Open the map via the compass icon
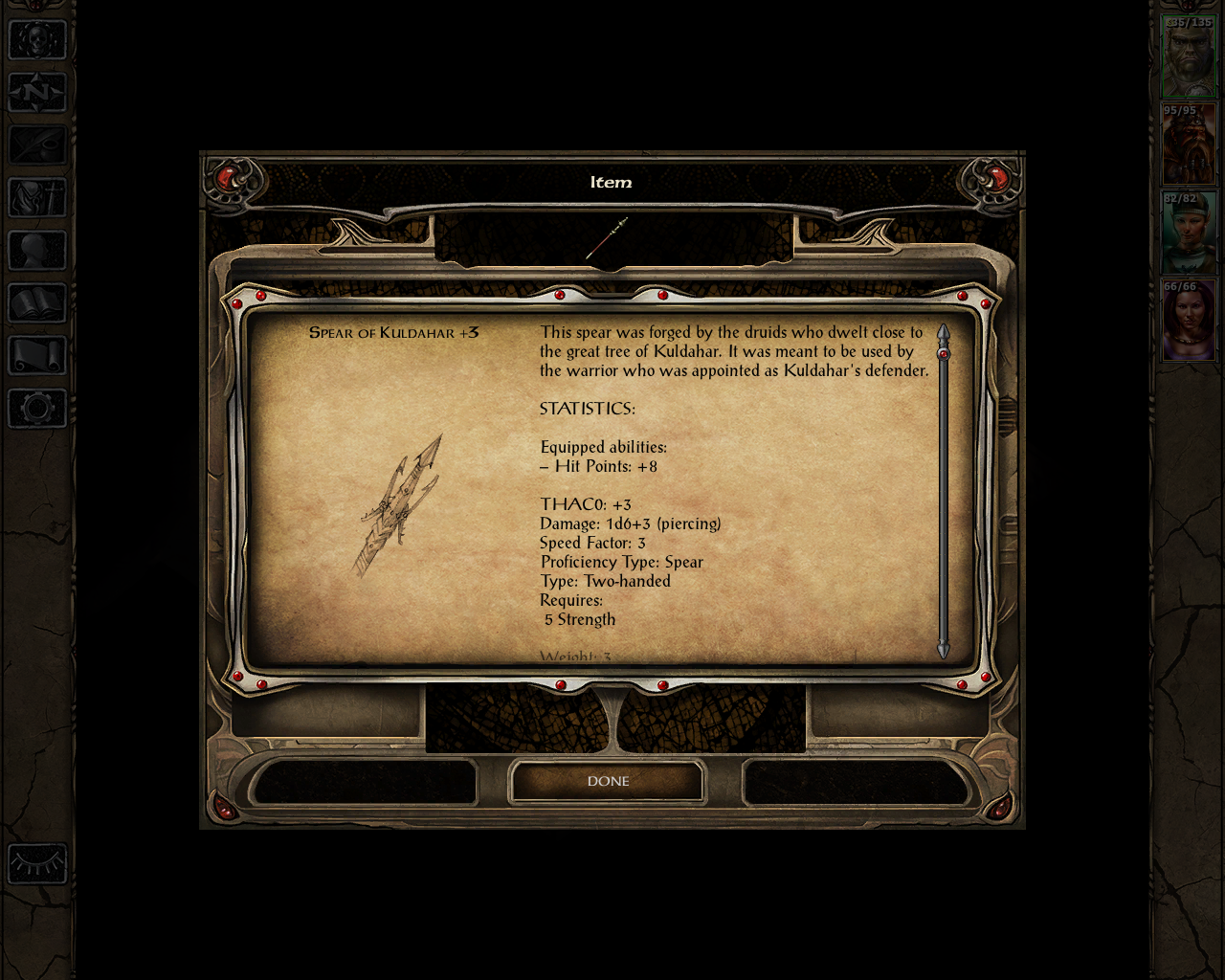The height and width of the screenshot is (980, 1225). tap(35, 93)
